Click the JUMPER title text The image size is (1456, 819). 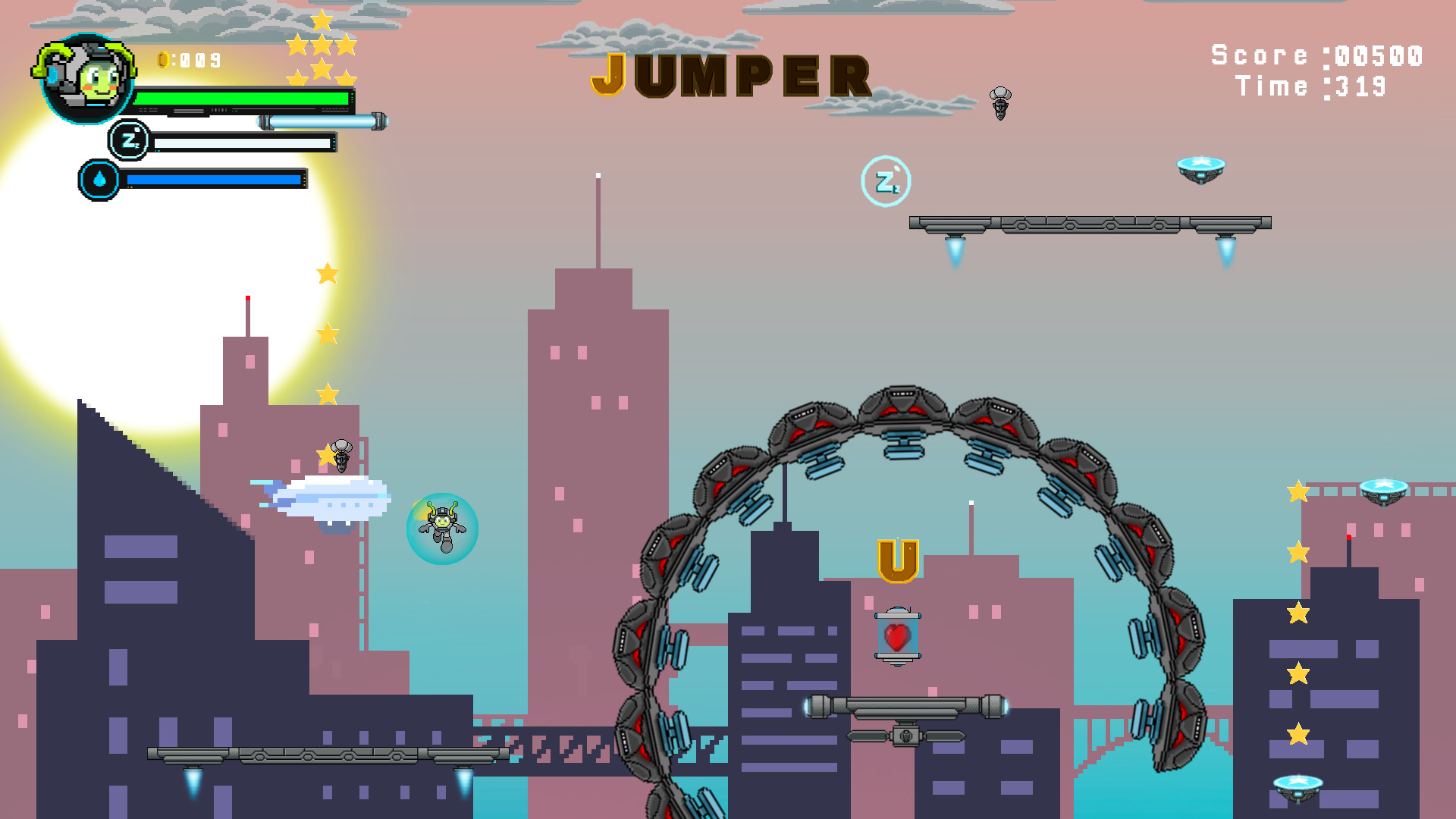coord(730,76)
